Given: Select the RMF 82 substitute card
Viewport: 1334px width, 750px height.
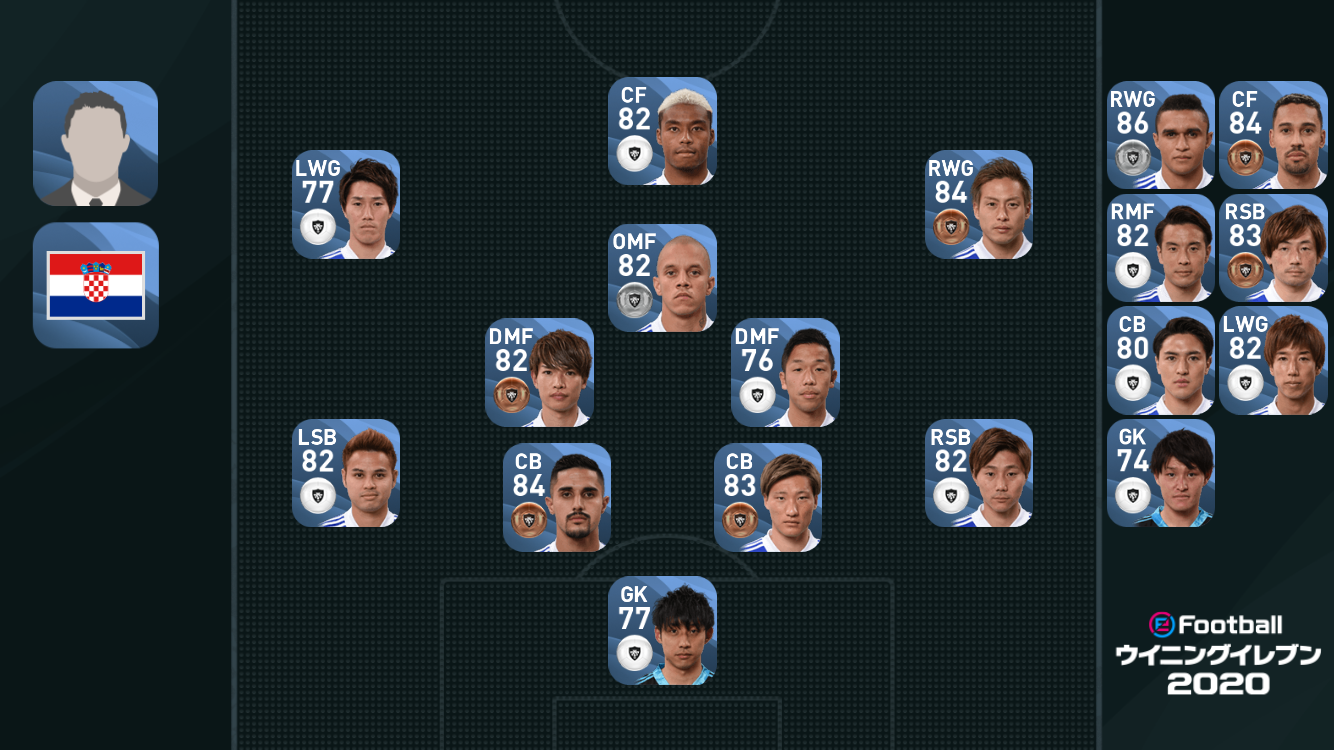Looking at the screenshot, I should click(x=1161, y=248).
